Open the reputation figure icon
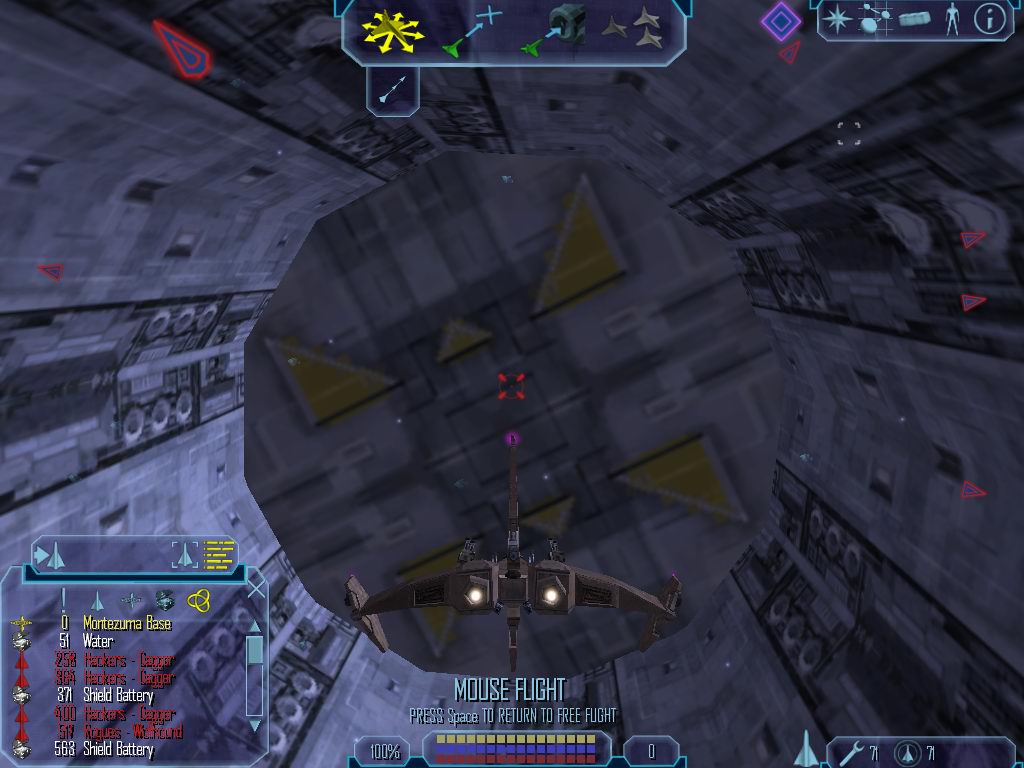 pos(951,19)
